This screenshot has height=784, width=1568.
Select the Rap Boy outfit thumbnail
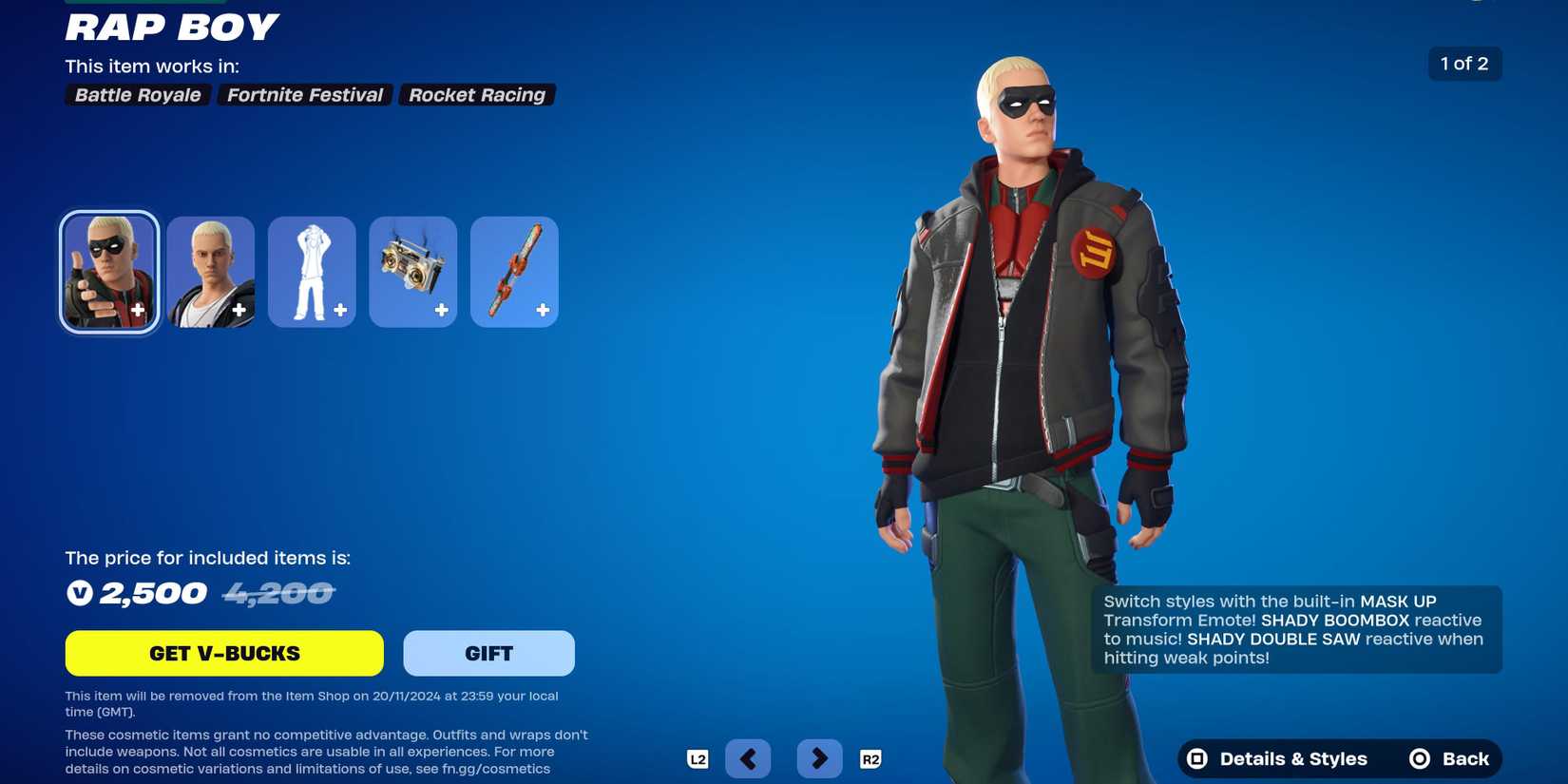108,271
